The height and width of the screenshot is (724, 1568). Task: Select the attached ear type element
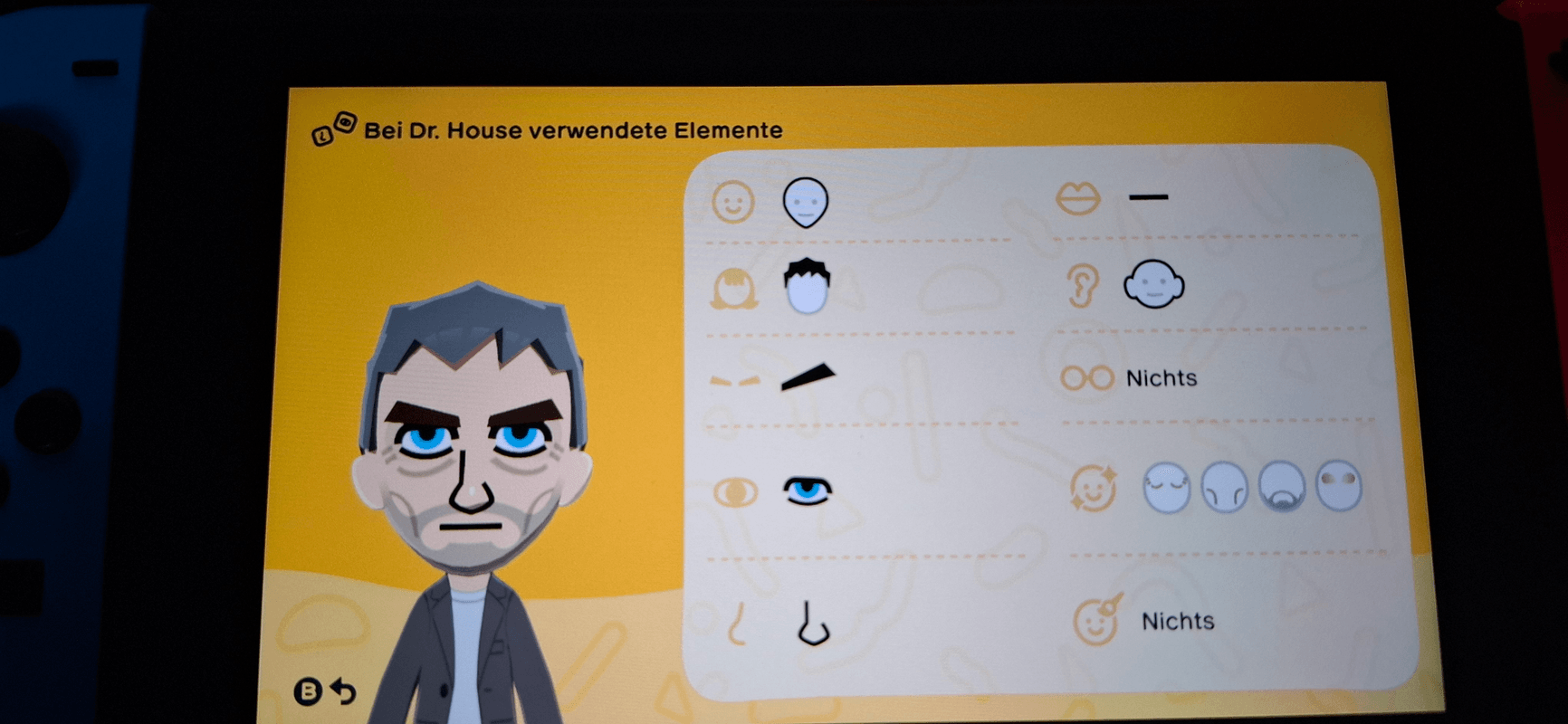coord(1153,286)
